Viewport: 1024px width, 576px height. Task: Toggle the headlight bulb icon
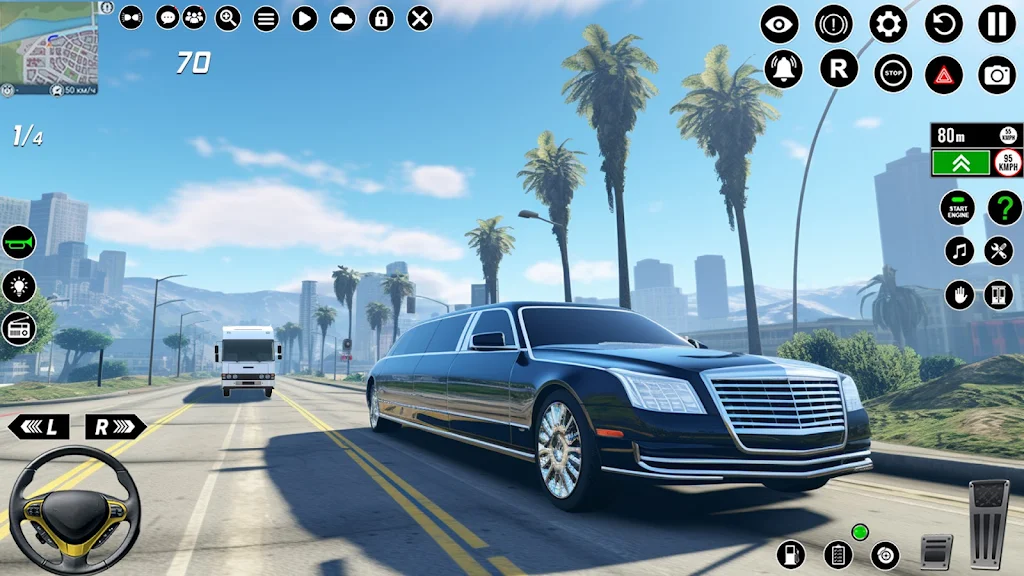[x=19, y=285]
